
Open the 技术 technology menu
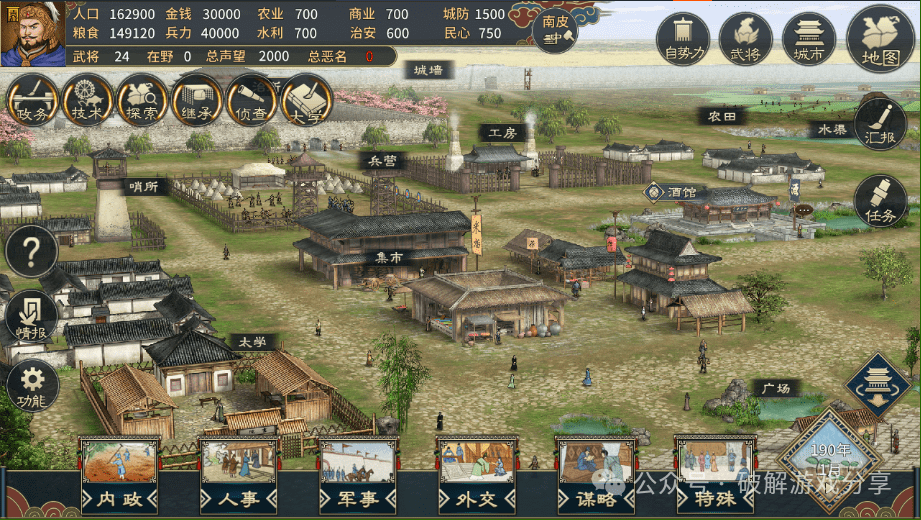pos(87,101)
